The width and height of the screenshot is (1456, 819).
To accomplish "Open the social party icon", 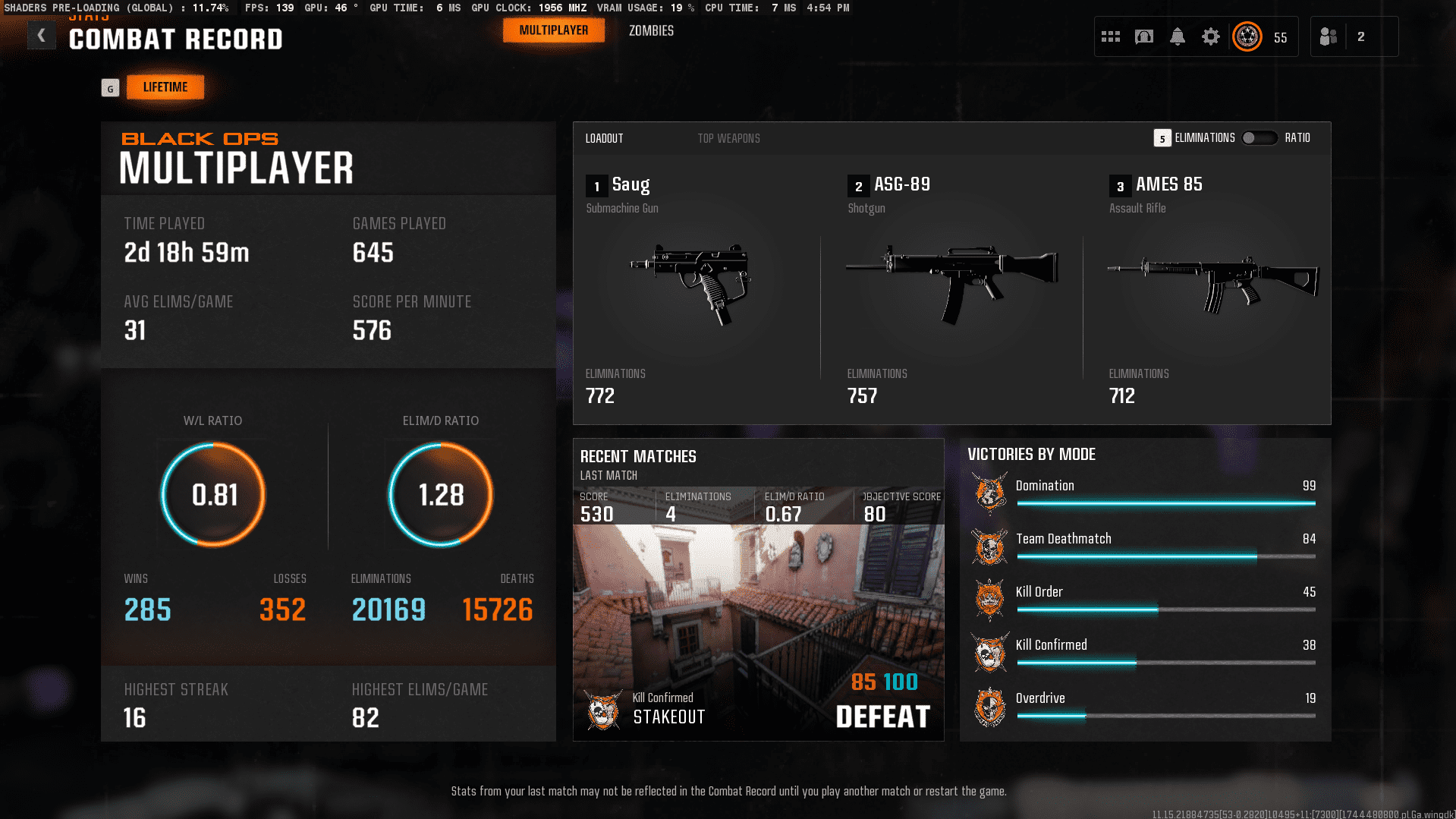I will coord(1329,36).
